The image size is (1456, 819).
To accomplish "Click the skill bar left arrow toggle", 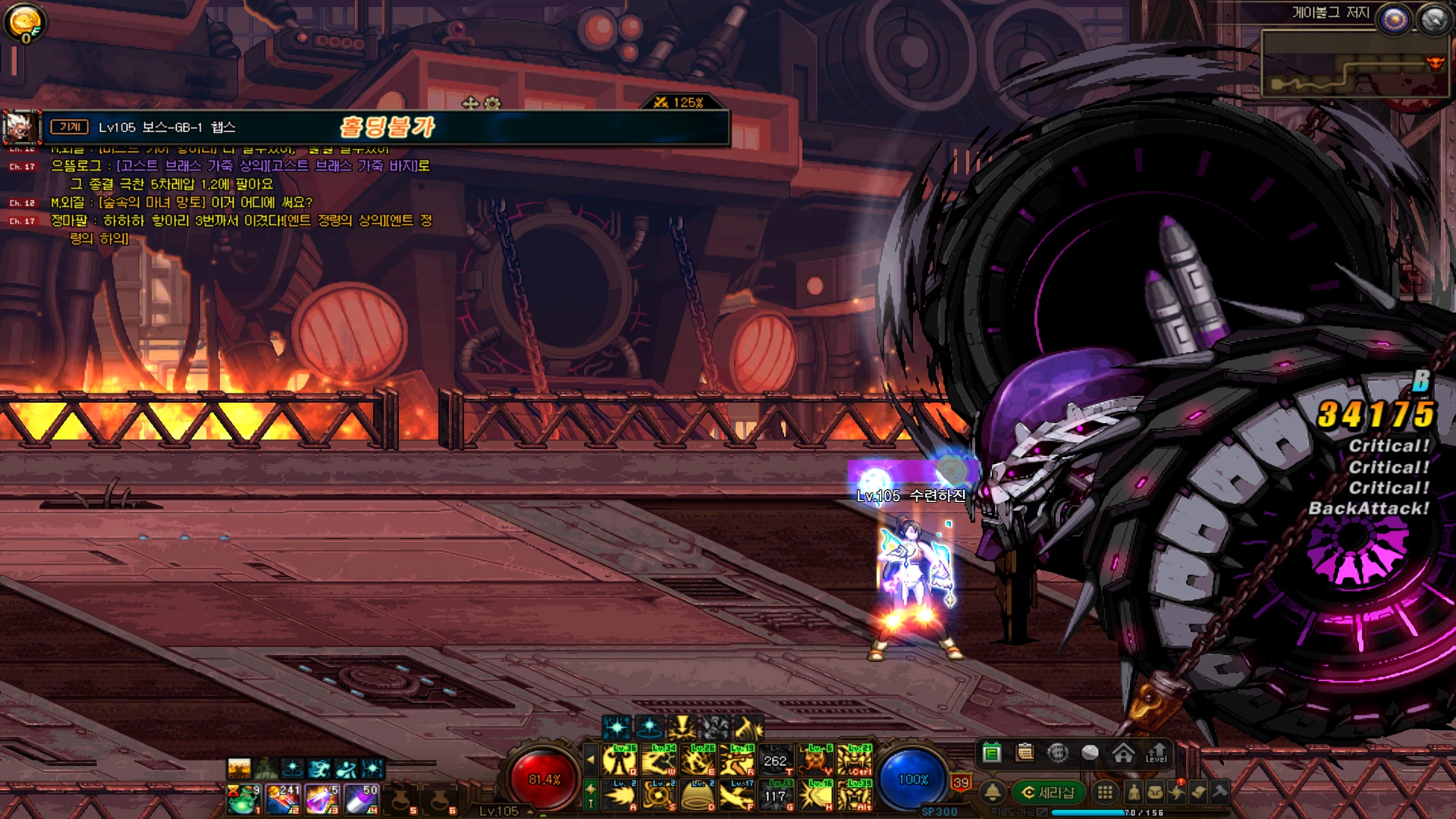I will [591, 760].
